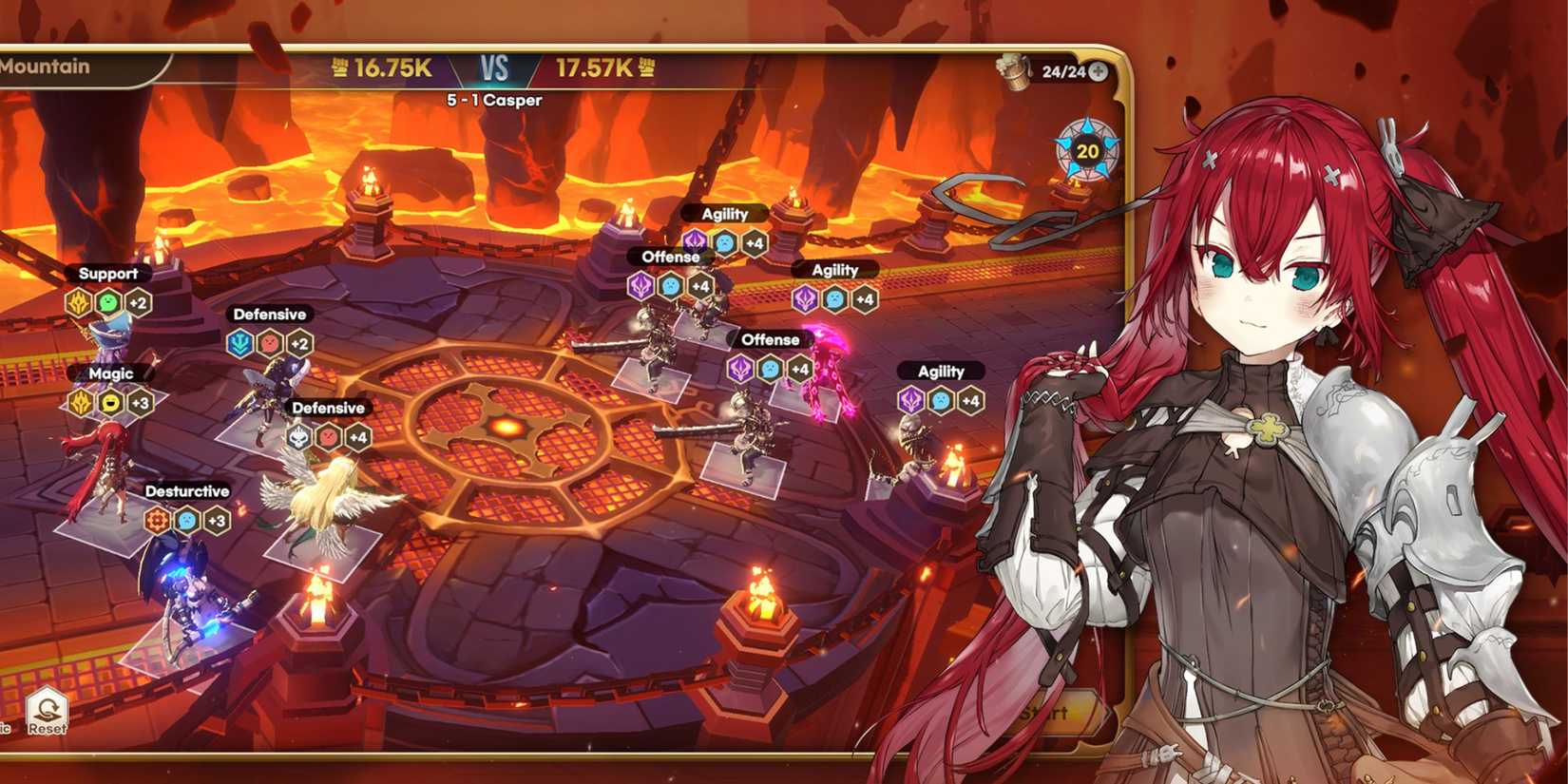Click the Mountain header label
Screen dimensions: 1568x784
coord(45,67)
